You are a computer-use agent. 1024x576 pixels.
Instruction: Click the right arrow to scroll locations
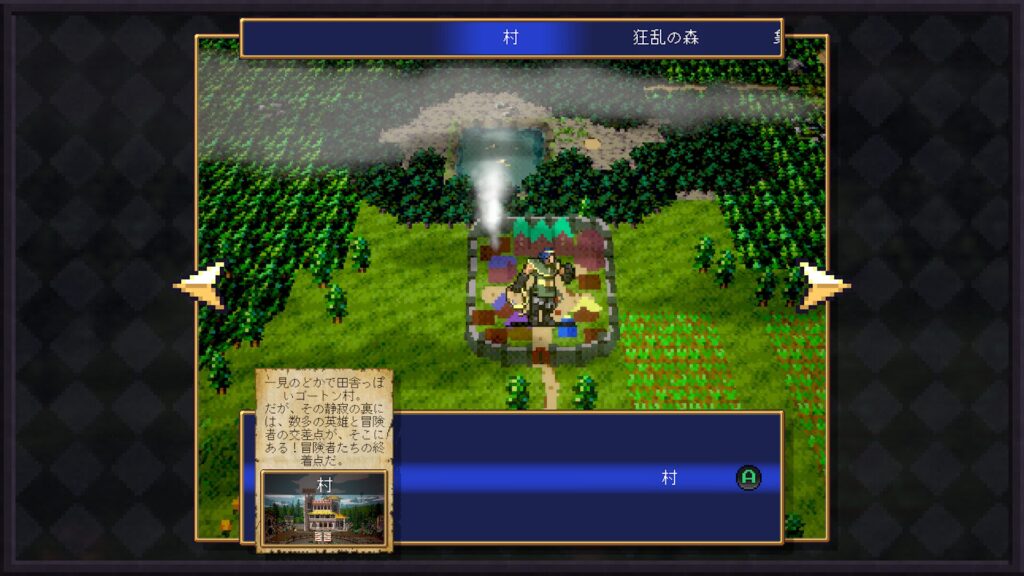(823, 286)
